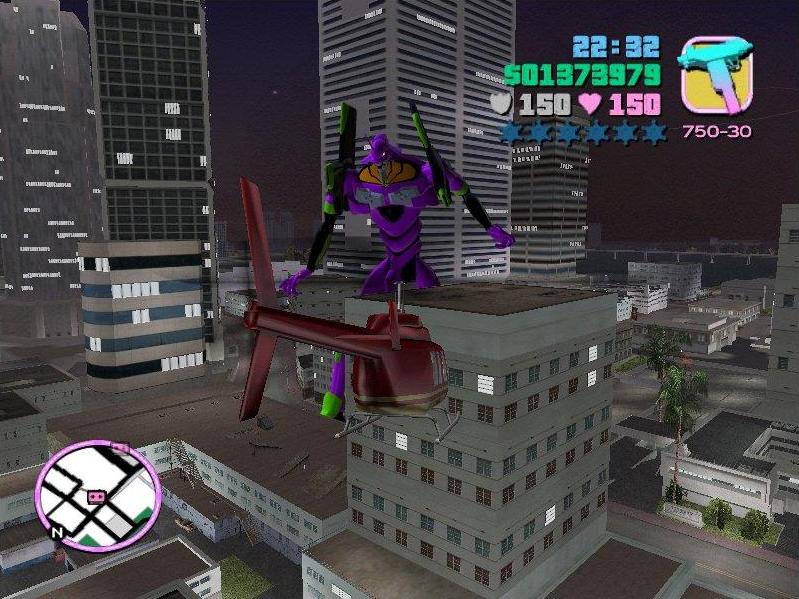Click the pink player marker on radar
799x599 pixels.
click(x=97, y=496)
